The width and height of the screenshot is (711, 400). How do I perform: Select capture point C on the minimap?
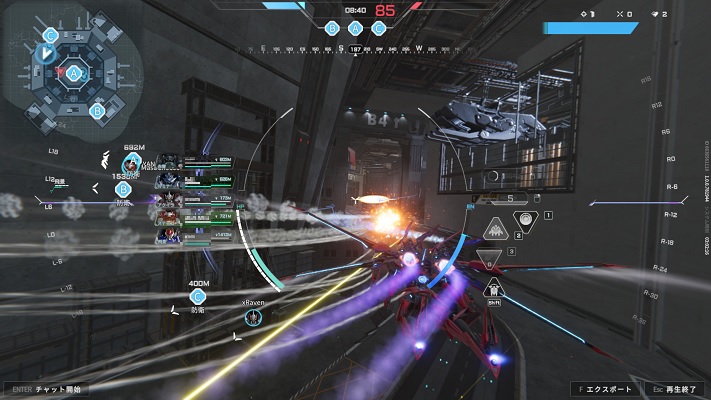coord(50,35)
